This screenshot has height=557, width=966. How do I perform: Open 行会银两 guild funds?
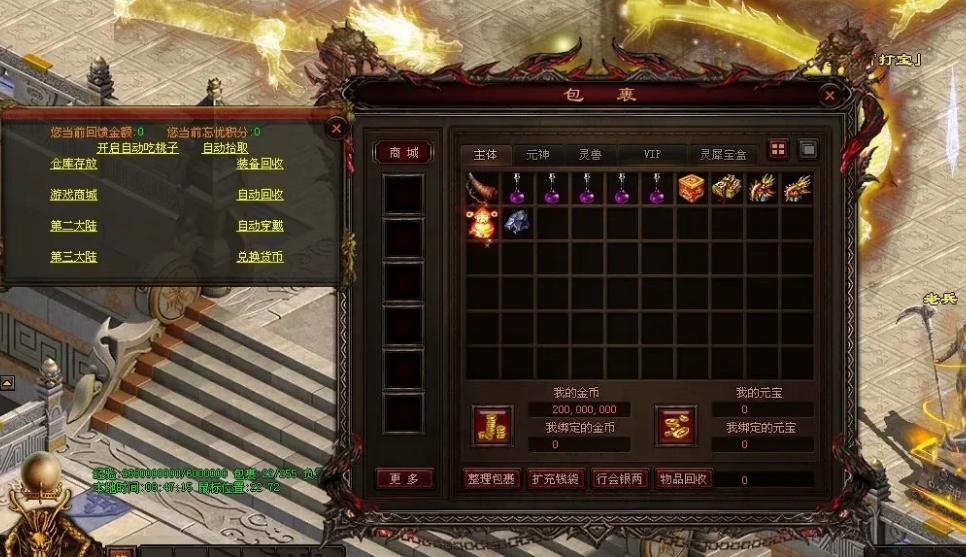tap(619, 479)
